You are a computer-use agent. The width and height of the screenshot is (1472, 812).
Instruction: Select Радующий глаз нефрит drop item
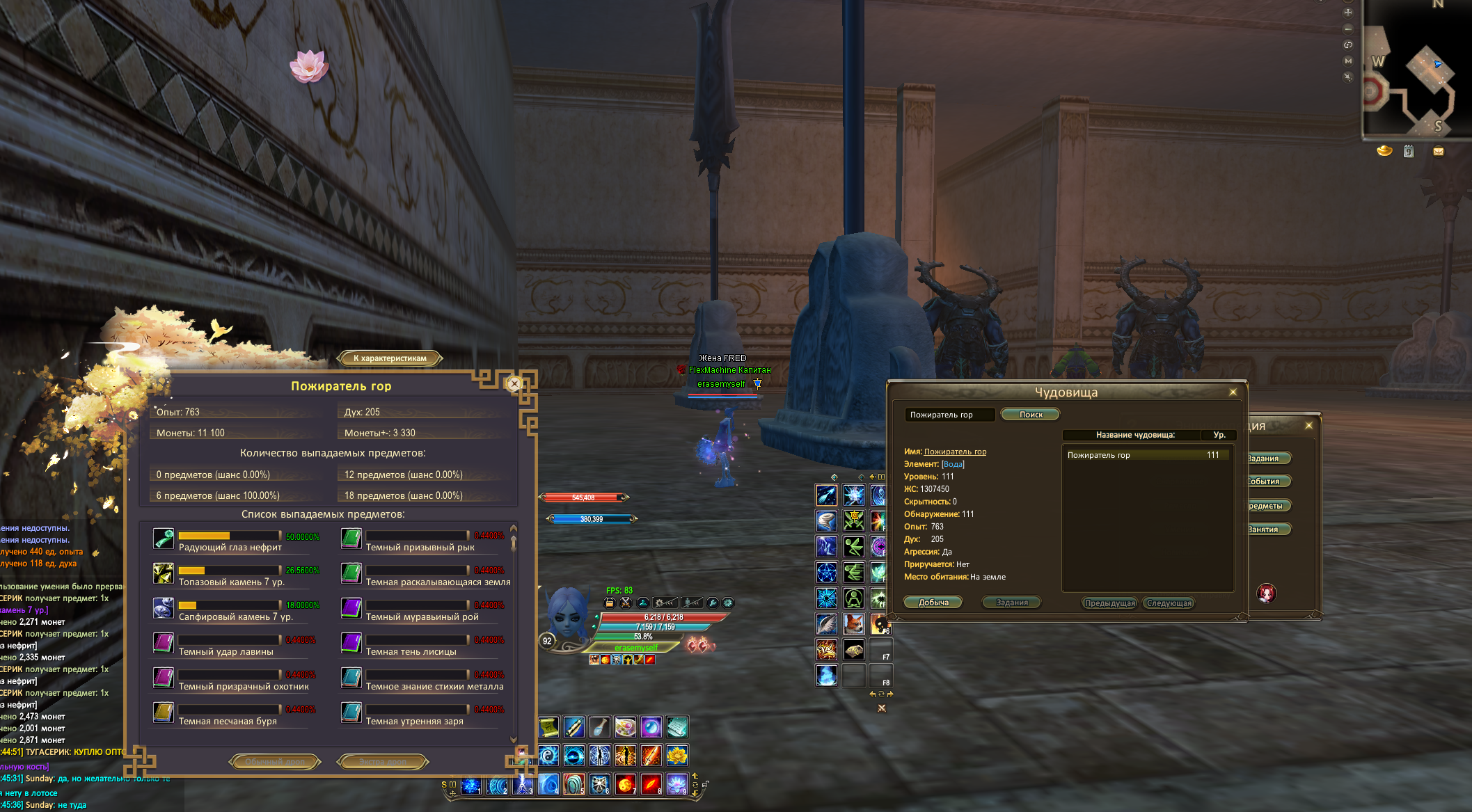click(x=164, y=539)
